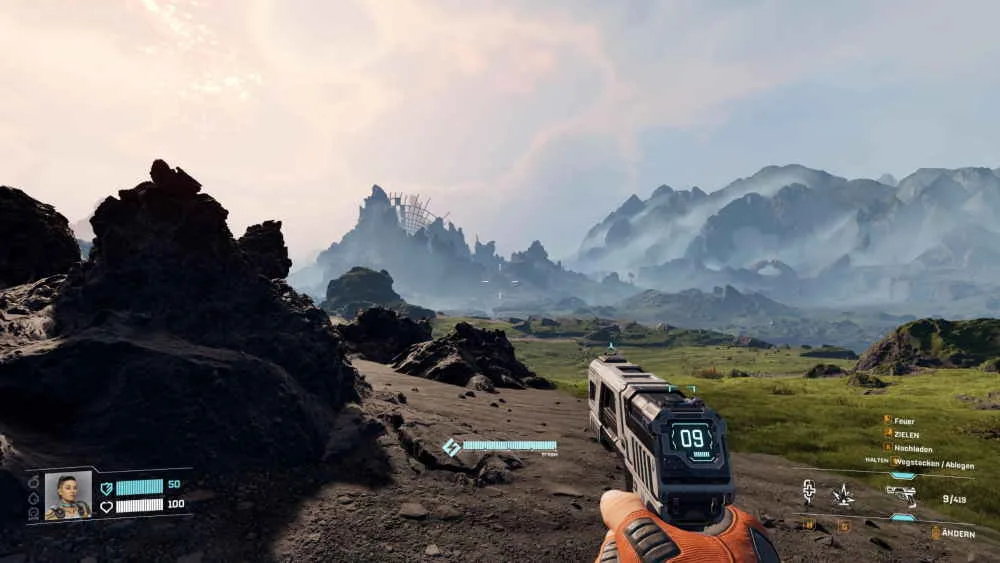Image resolution: width=1000 pixels, height=563 pixels.
Task: Click the character portrait
Action: (x=68, y=495)
